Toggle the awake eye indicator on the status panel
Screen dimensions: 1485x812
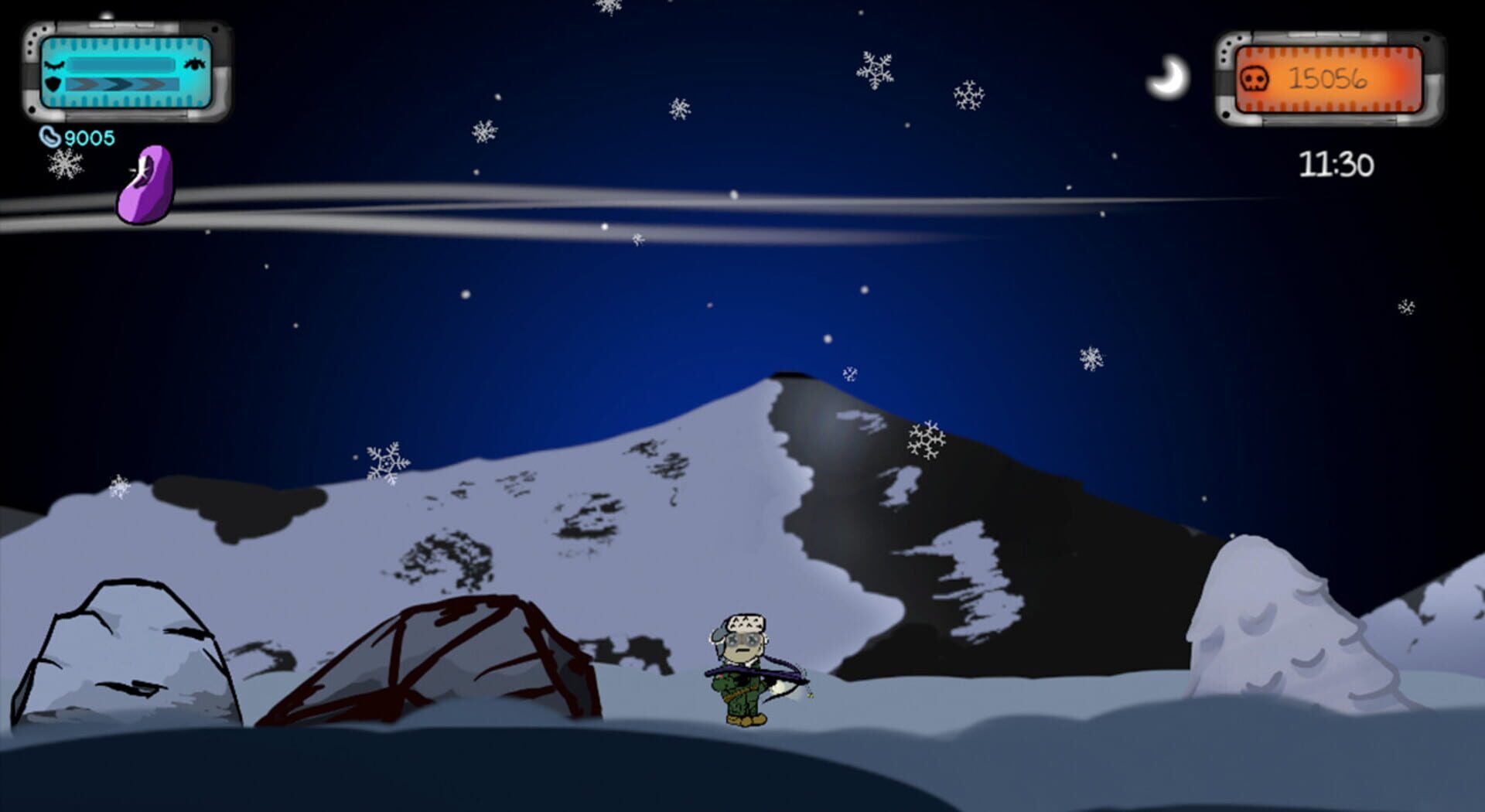[x=195, y=64]
